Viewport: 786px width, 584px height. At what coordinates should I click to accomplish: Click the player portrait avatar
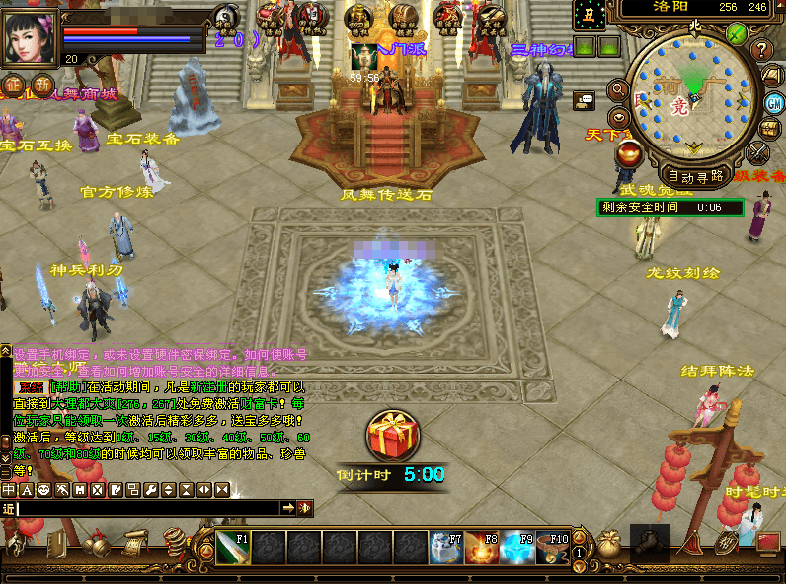pyautogui.click(x=29, y=37)
